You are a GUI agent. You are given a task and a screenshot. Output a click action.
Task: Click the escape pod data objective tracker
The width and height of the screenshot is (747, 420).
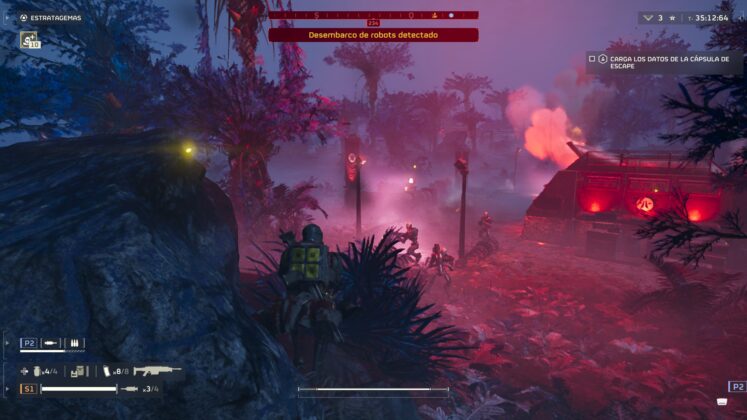point(665,63)
